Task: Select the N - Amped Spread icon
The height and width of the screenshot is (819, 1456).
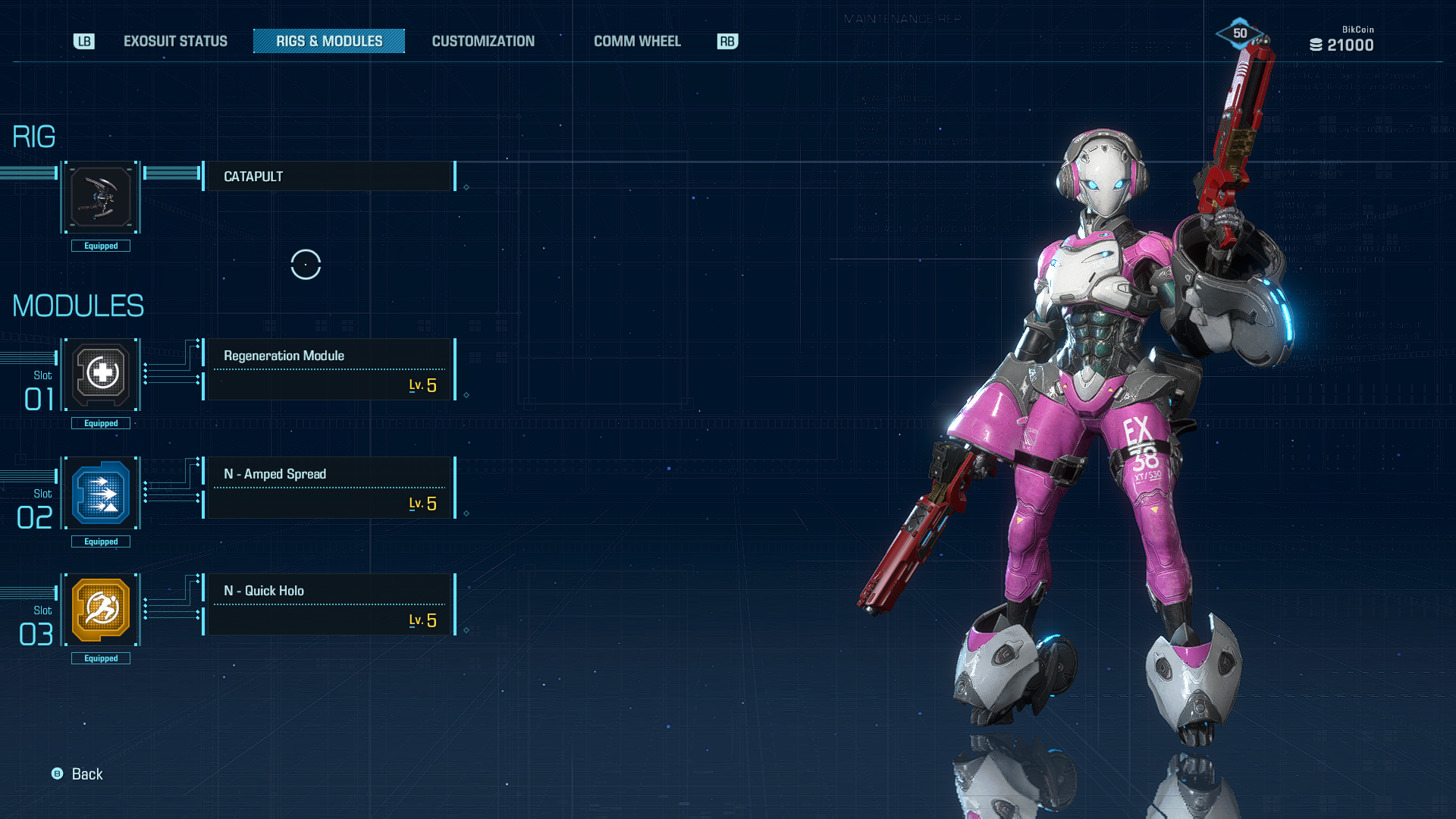Action: (x=101, y=493)
